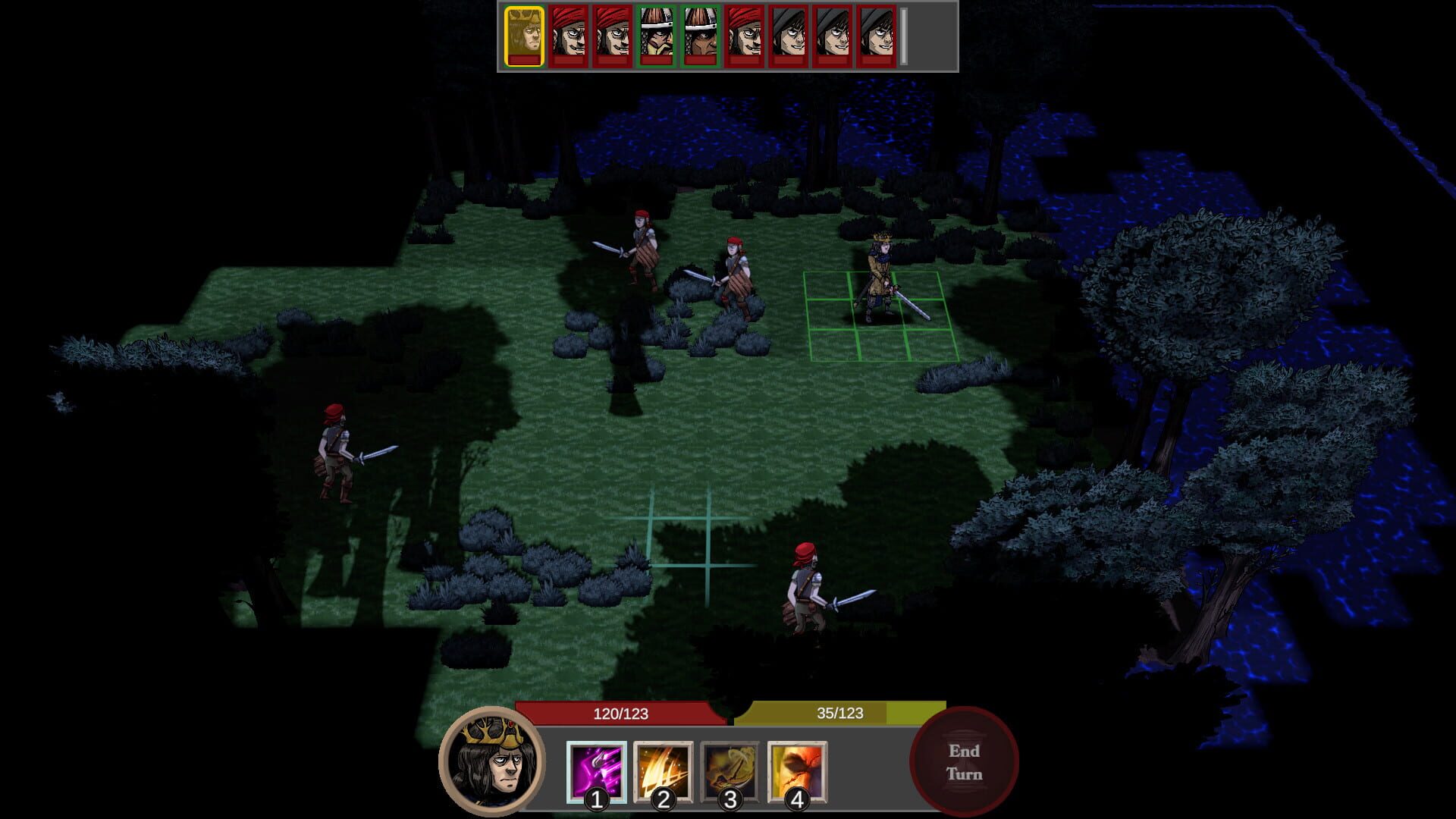1456x819 pixels.
Task: Activate the golden slash ability in slot 2
Action: [x=663, y=770]
